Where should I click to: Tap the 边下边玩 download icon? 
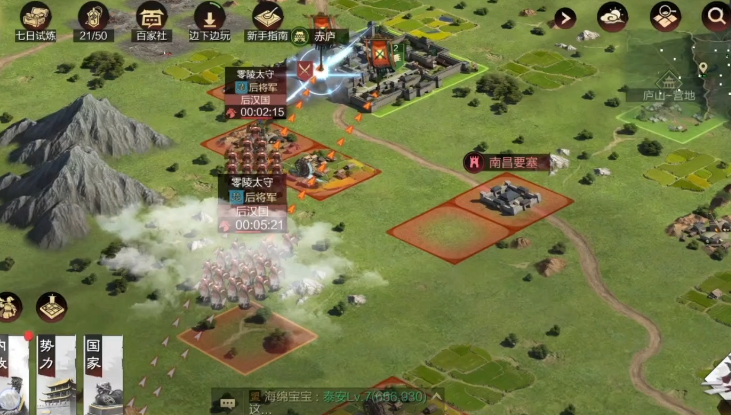[210, 18]
